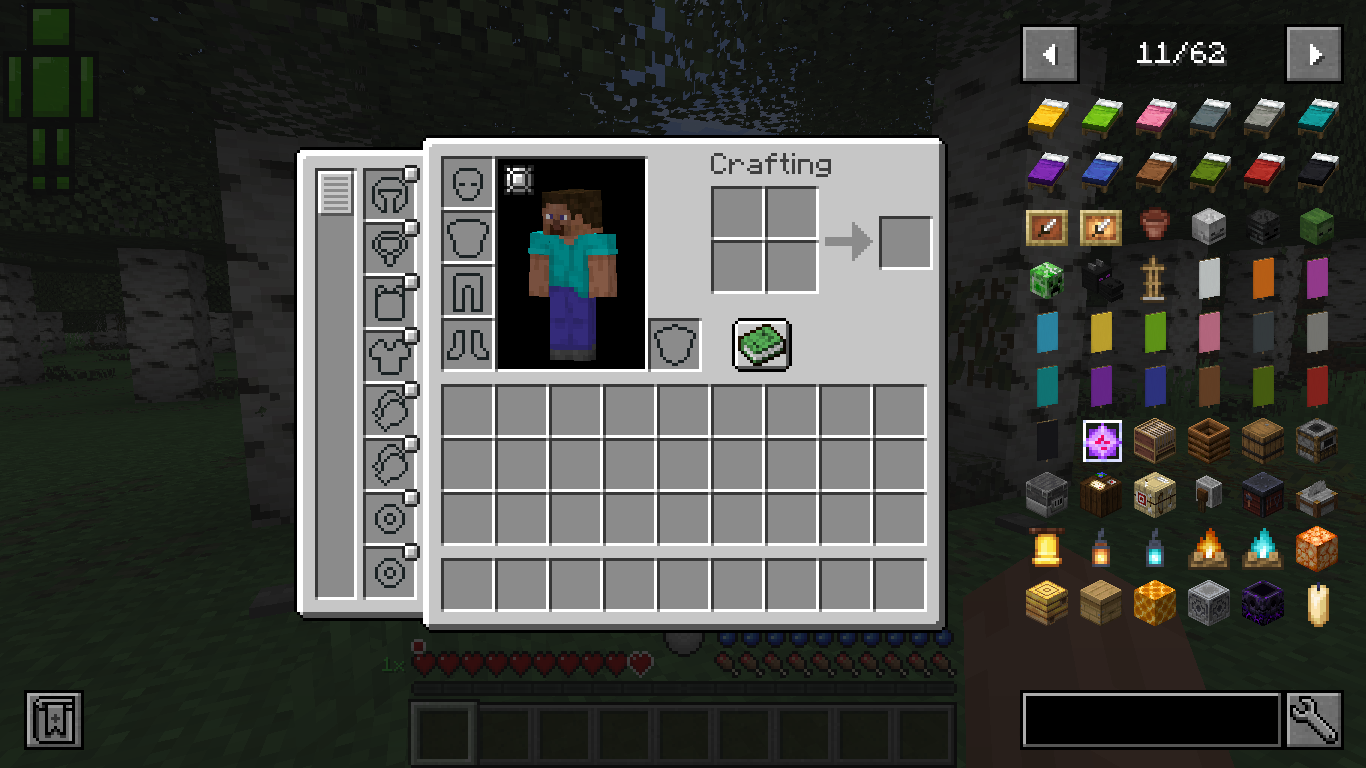Click the body curio slot icon
Screen dimensions: 1366x768
[390, 355]
